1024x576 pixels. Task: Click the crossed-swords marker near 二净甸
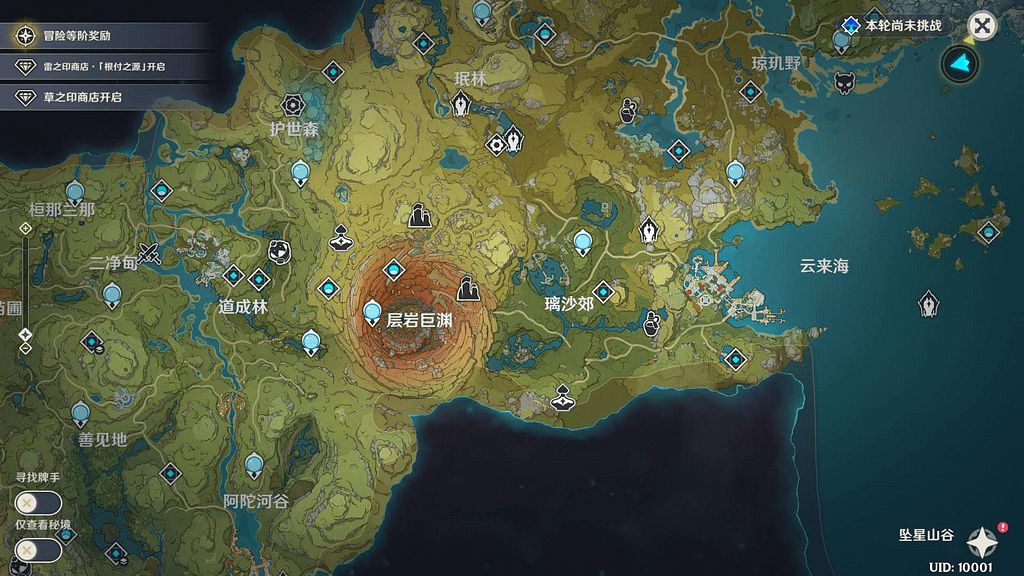coord(151,254)
